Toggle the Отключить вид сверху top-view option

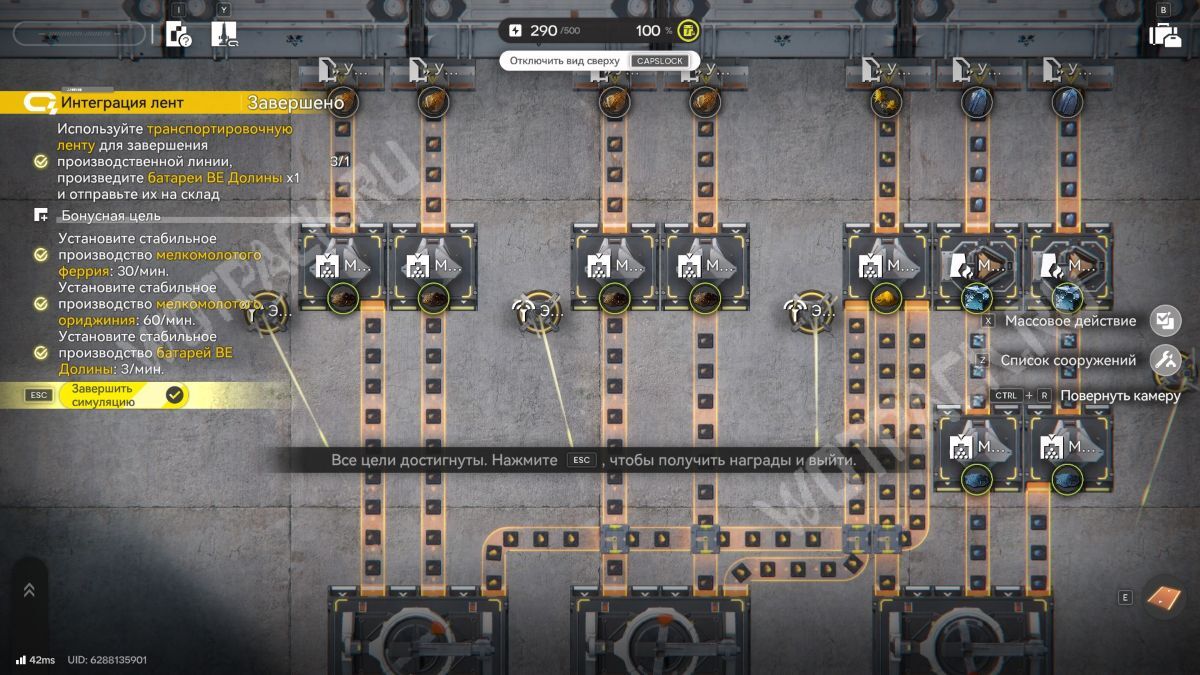(598, 61)
